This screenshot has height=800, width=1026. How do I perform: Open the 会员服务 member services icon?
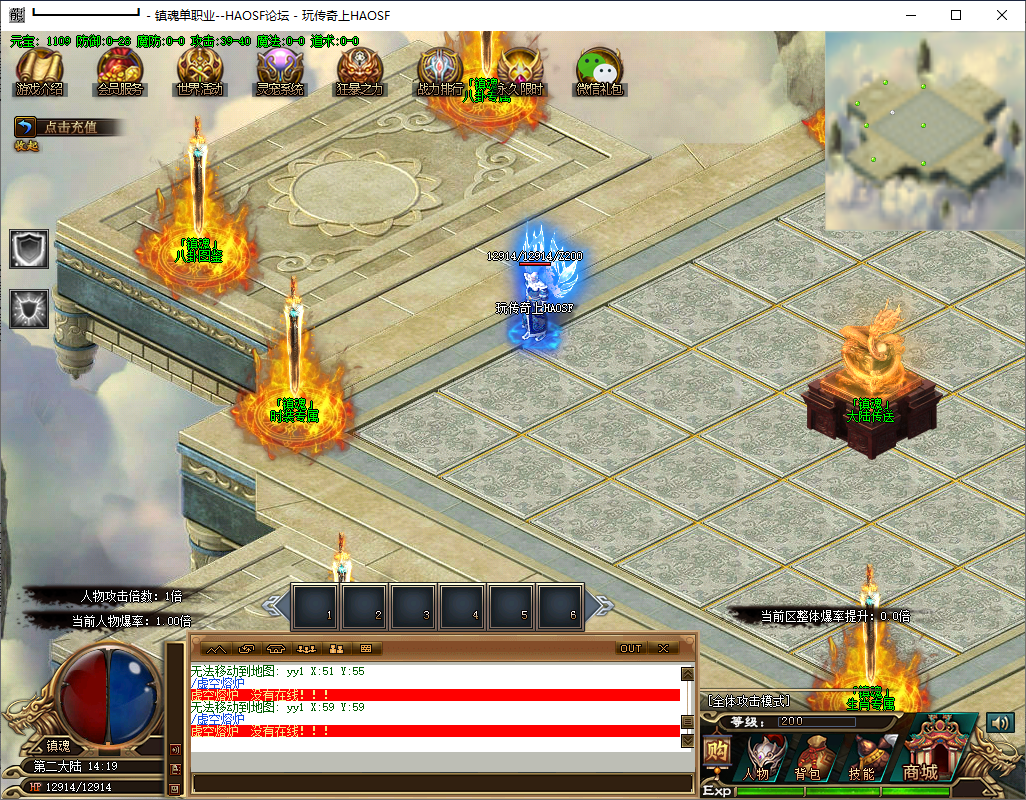pos(120,71)
